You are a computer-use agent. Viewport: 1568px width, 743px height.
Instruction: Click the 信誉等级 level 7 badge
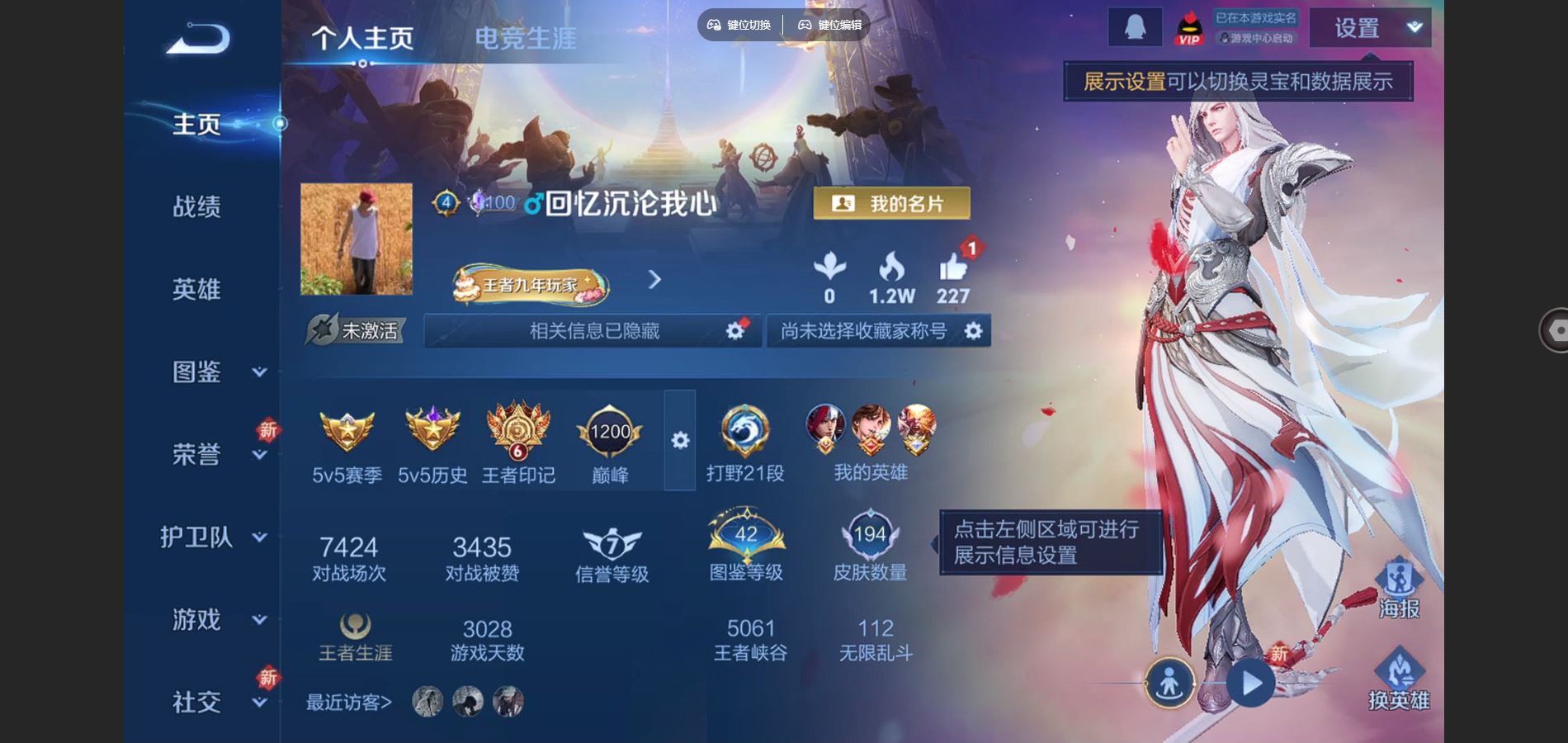[x=611, y=541]
